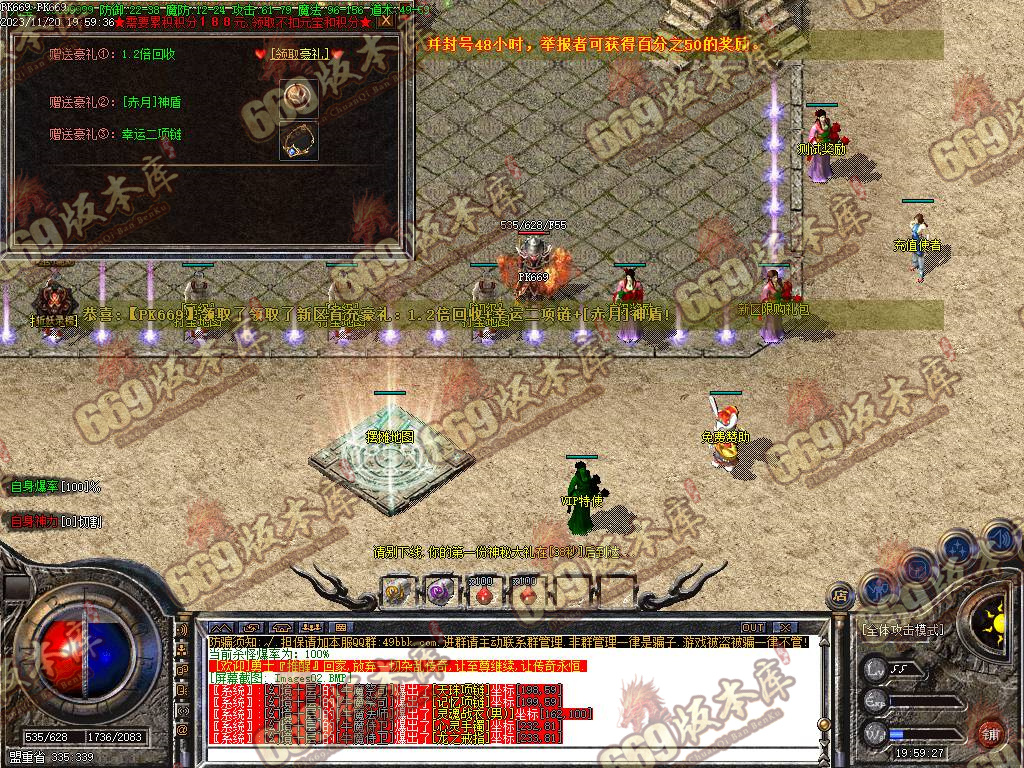Use the yellow scroll in the belt
The height and width of the screenshot is (768, 1024).
(x=396, y=591)
